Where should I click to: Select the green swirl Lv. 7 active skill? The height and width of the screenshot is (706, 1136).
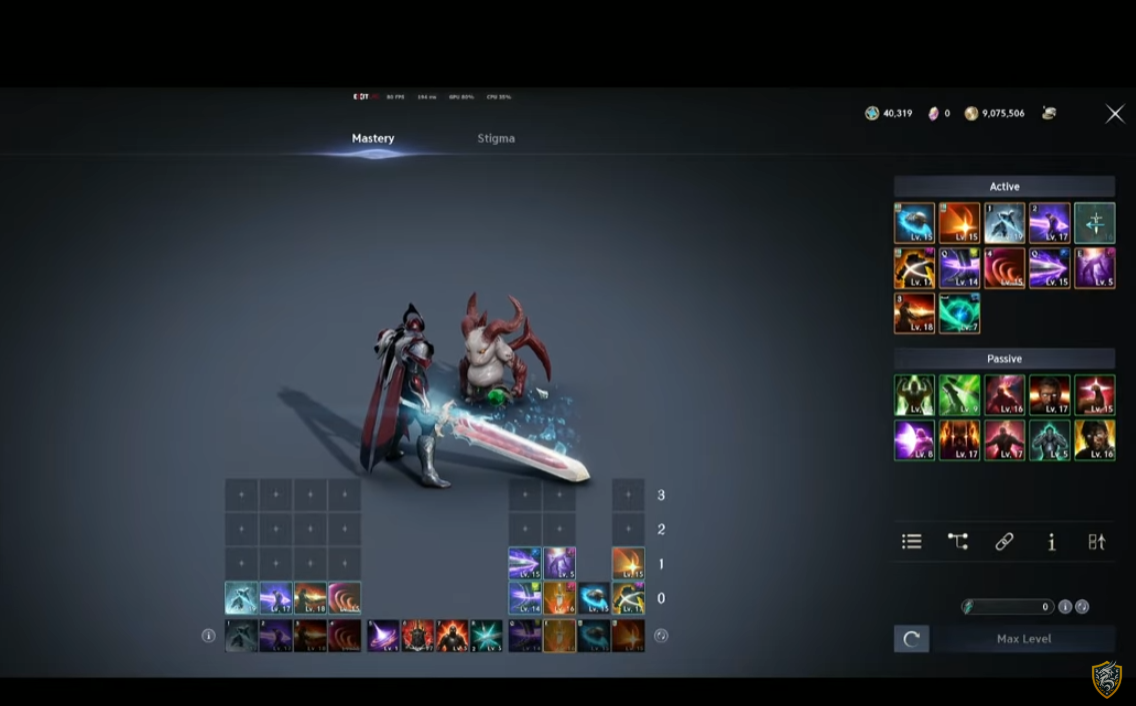tap(959, 313)
